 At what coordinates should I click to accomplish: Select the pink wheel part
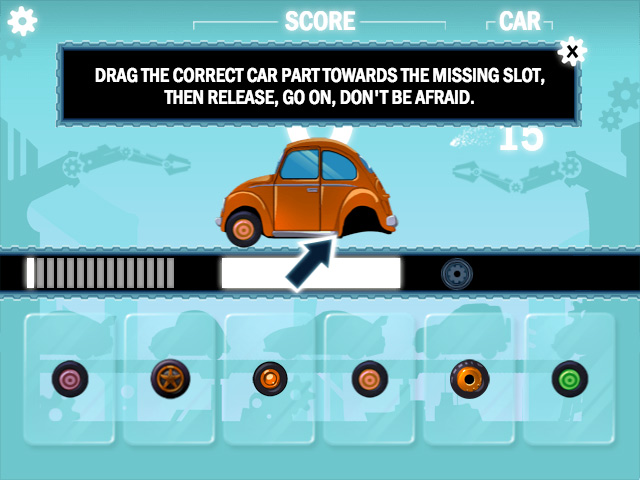pyautogui.click(x=70, y=379)
